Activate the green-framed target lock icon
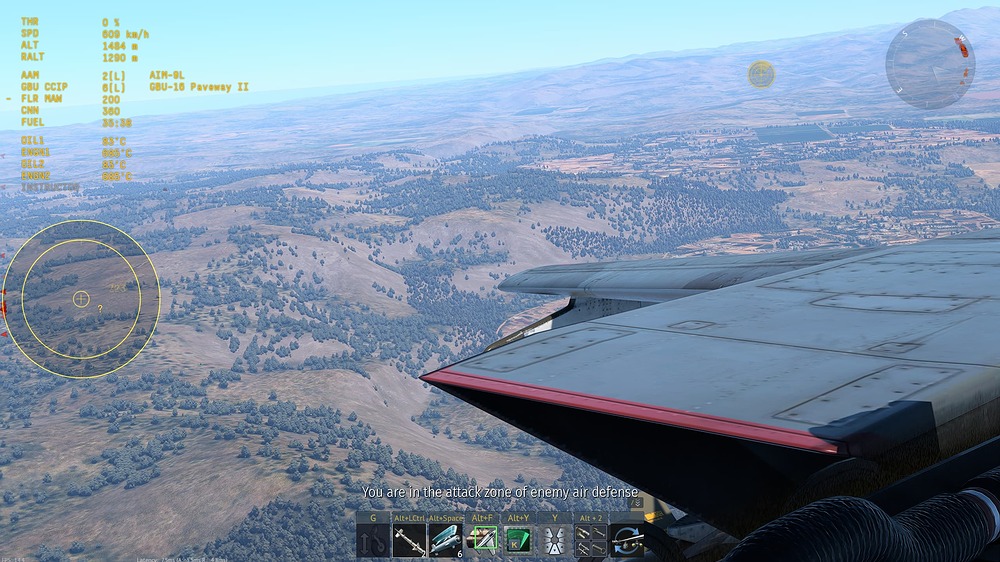This screenshot has height=562, width=1000. point(482,541)
